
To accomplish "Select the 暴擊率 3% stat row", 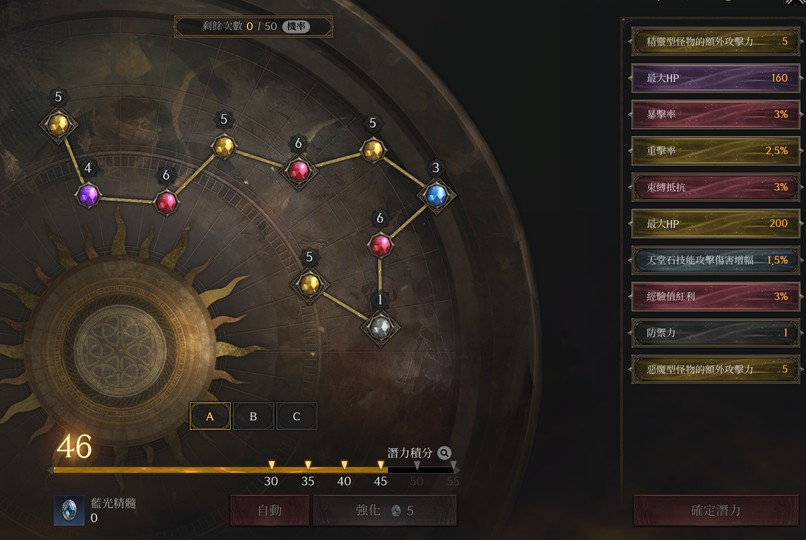I will pyautogui.click(x=715, y=114).
